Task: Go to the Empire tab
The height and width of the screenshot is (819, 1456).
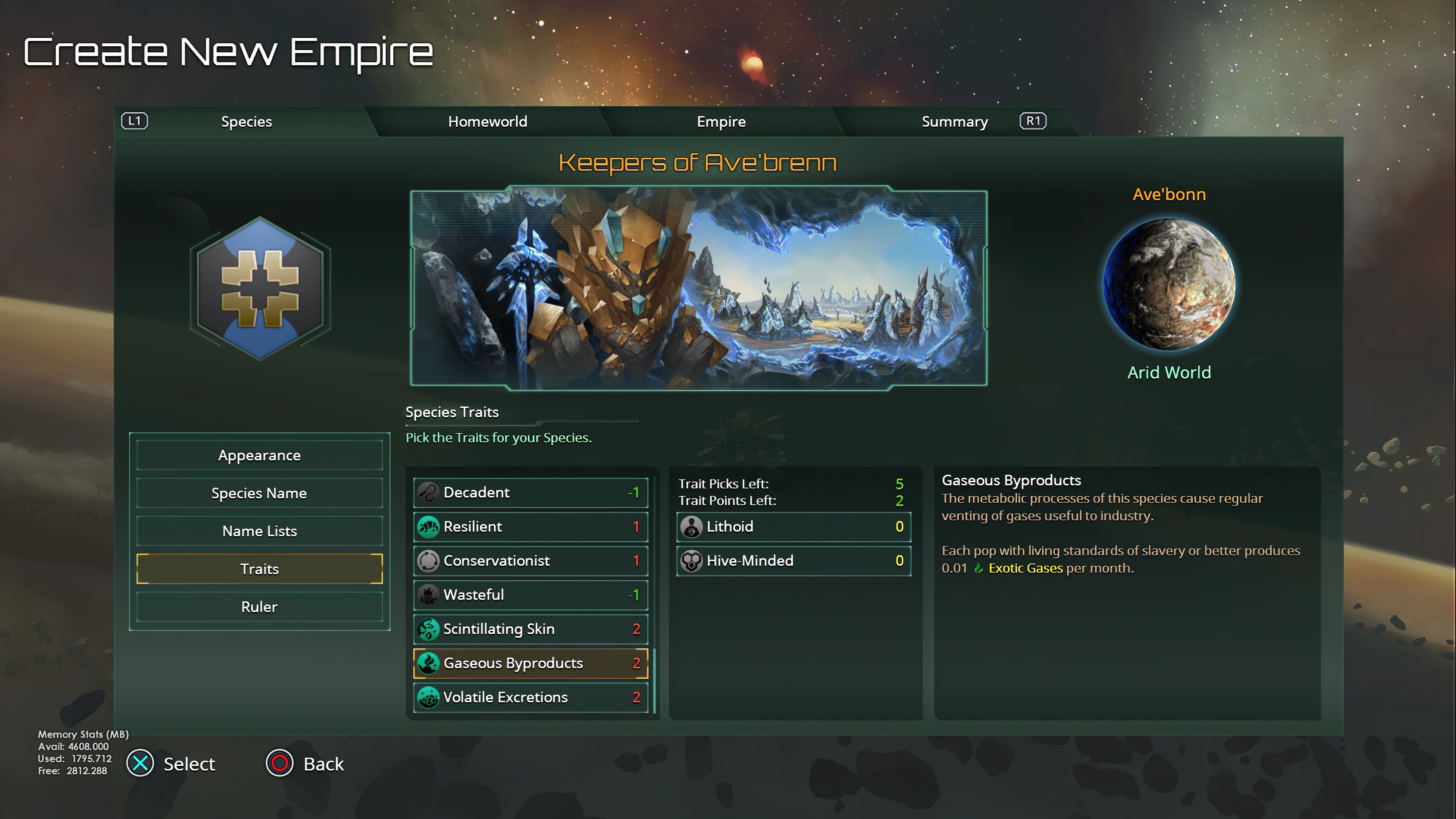Action: coord(721,121)
